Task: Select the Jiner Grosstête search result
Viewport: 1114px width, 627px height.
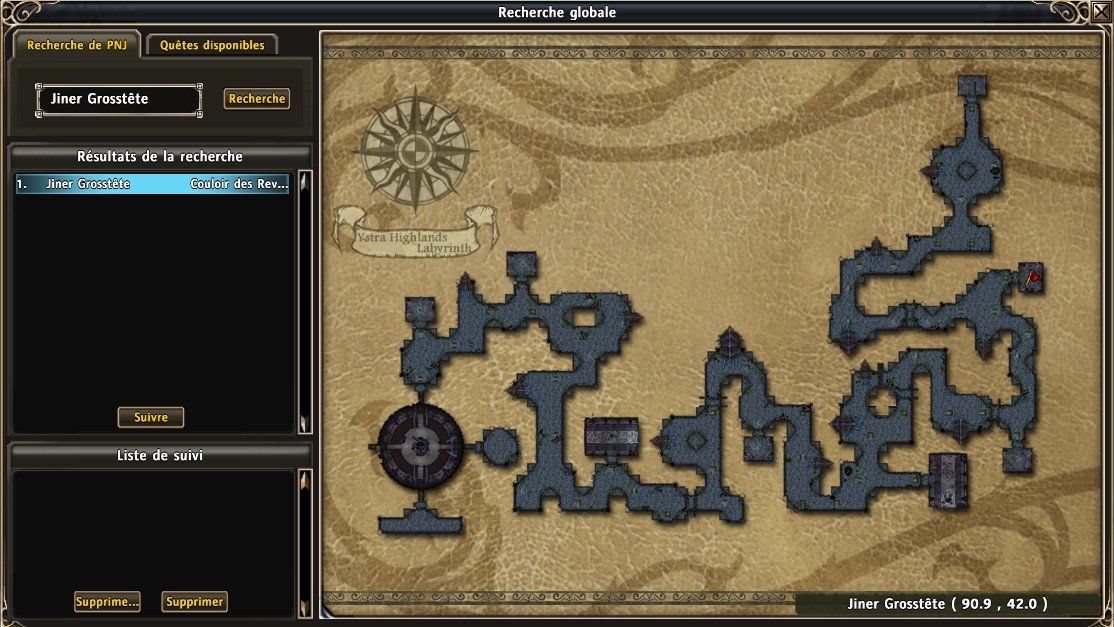Action: [x=152, y=184]
